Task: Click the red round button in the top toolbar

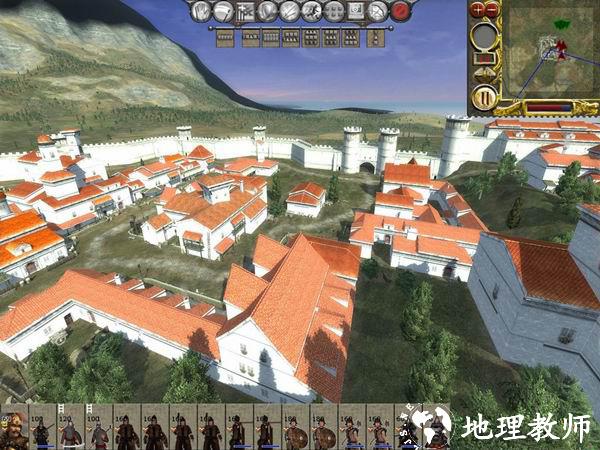Action: (x=401, y=12)
